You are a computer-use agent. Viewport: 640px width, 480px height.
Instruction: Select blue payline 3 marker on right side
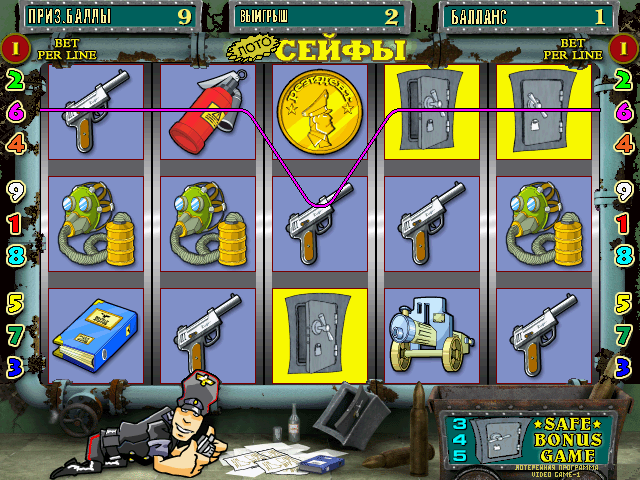click(x=623, y=365)
